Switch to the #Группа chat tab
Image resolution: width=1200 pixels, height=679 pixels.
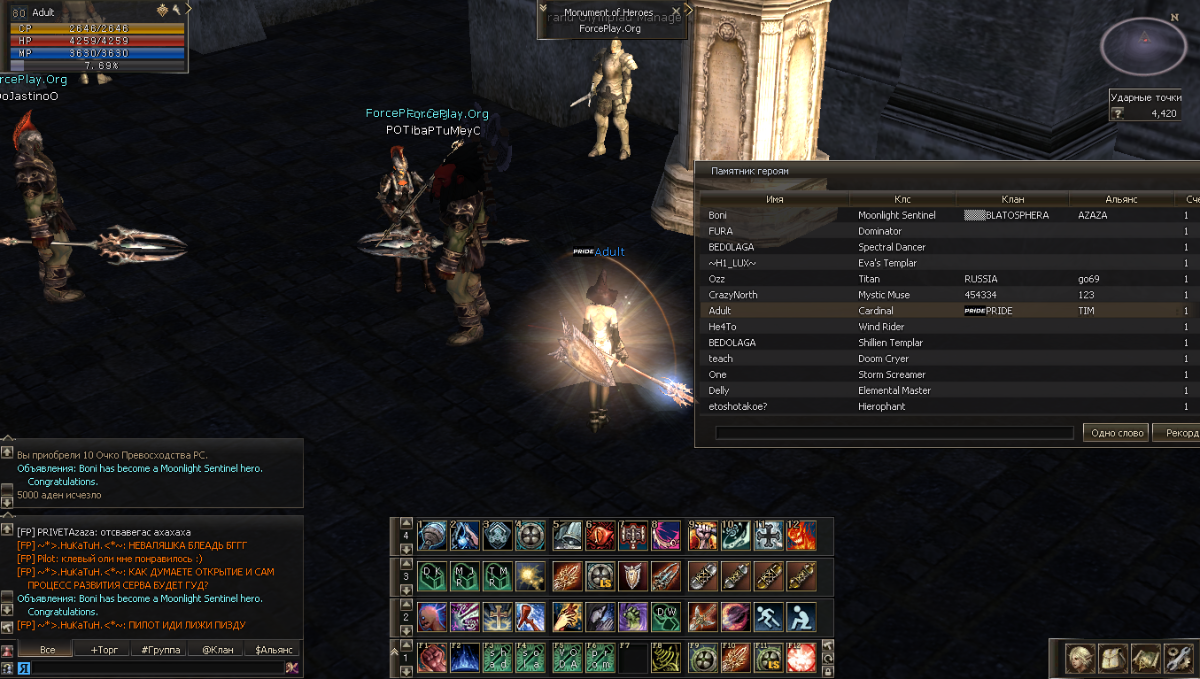click(x=160, y=650)
